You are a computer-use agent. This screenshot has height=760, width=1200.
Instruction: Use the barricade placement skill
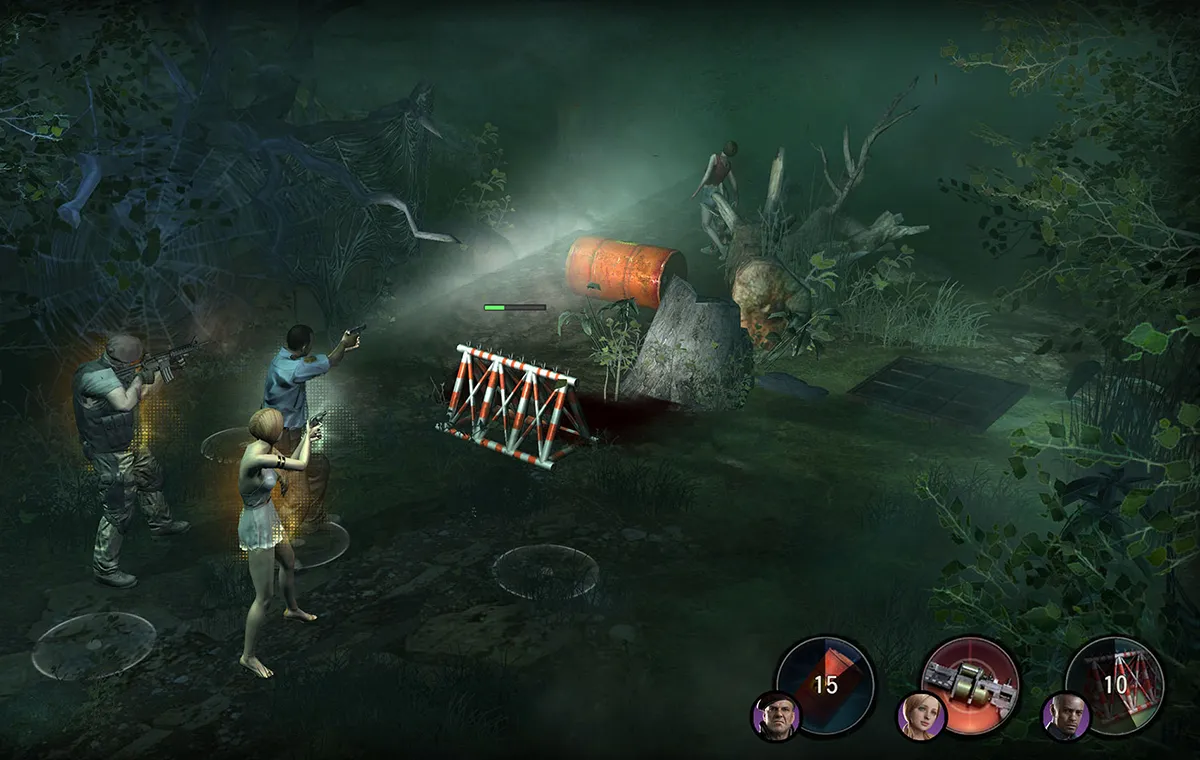(1114, 684)
